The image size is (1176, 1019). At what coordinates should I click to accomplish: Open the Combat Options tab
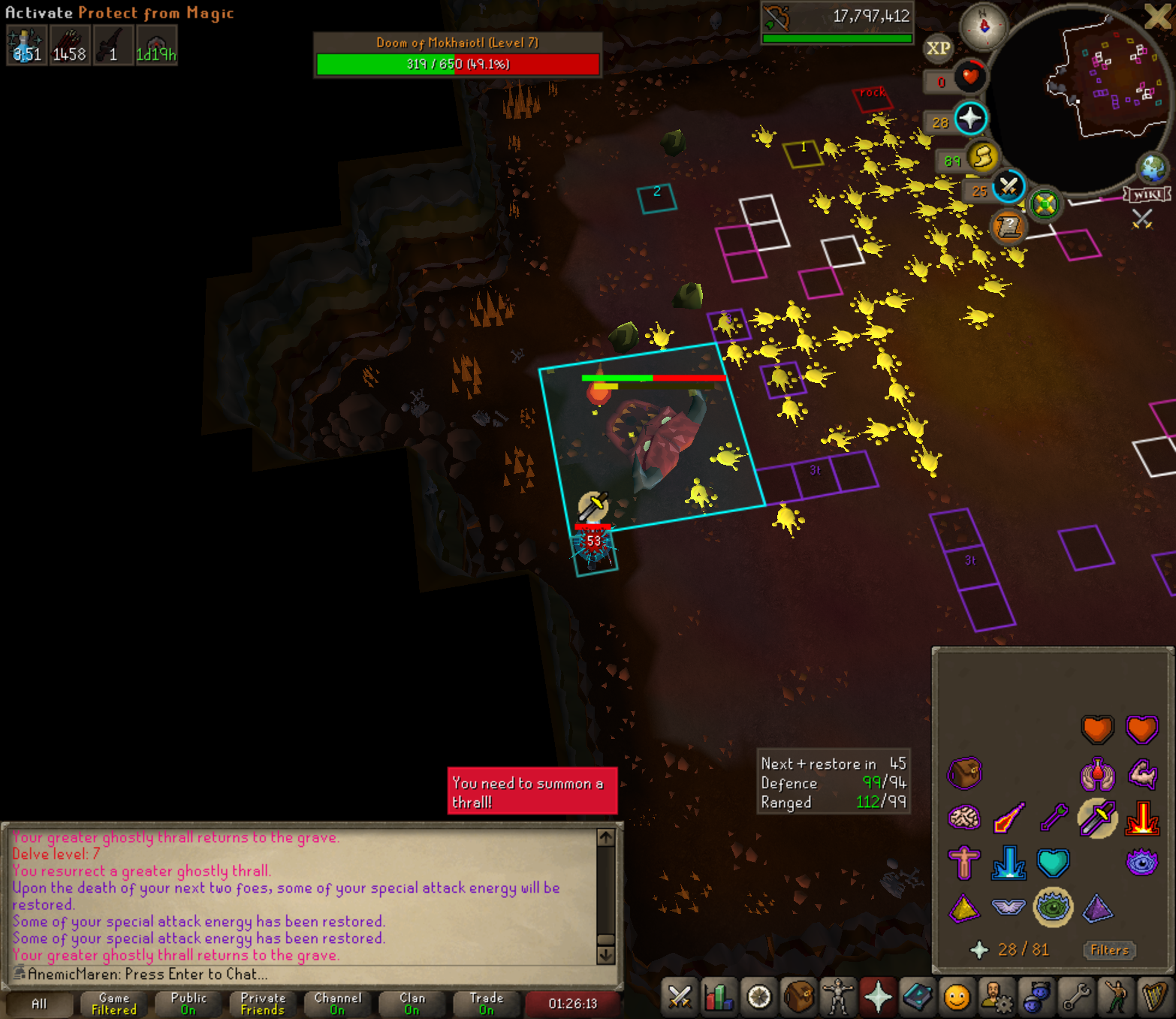point(680,997)
